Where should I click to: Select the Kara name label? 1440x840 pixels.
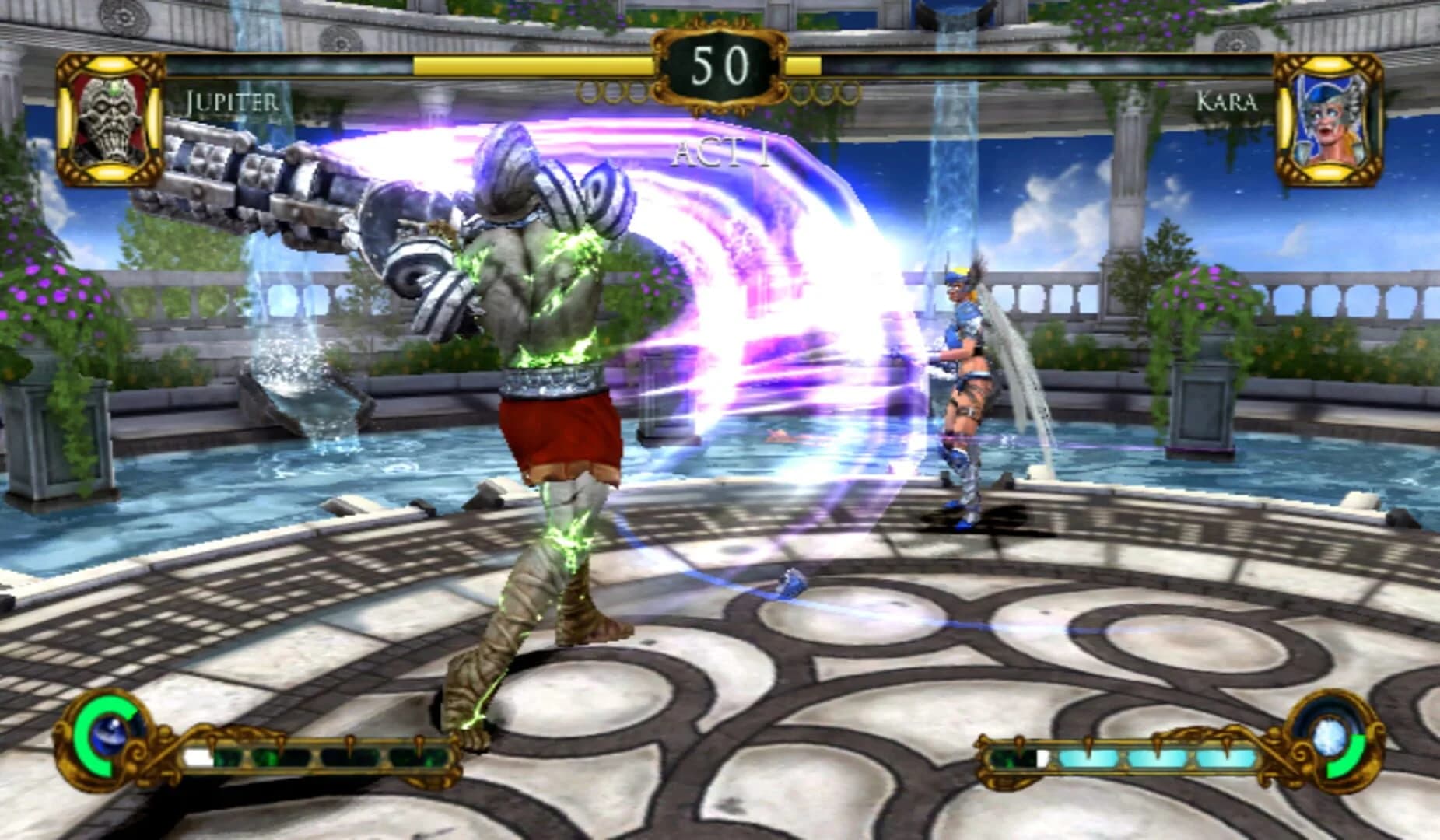[x=1229, y=100]
